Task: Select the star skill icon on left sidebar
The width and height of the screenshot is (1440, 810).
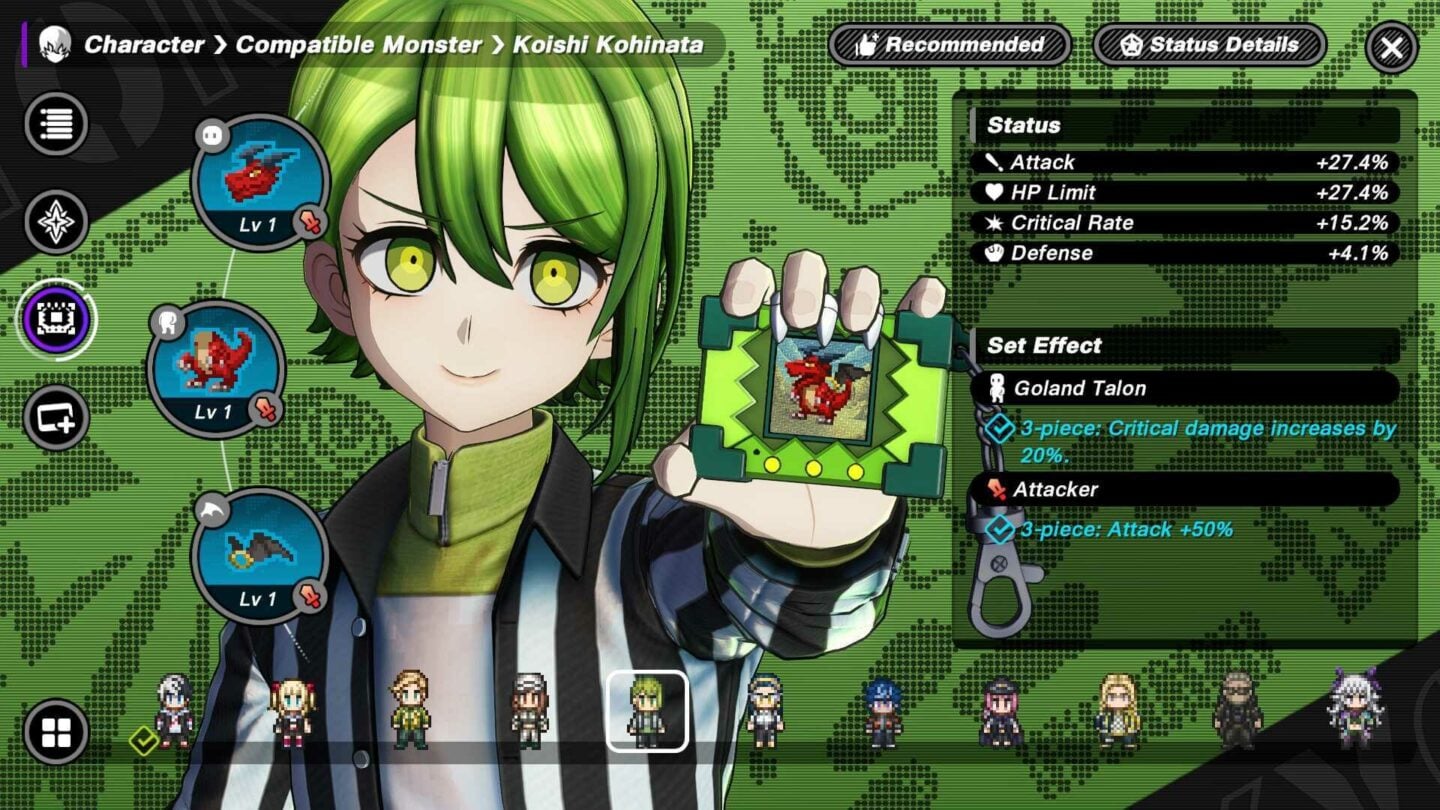Action: [55, 220]
